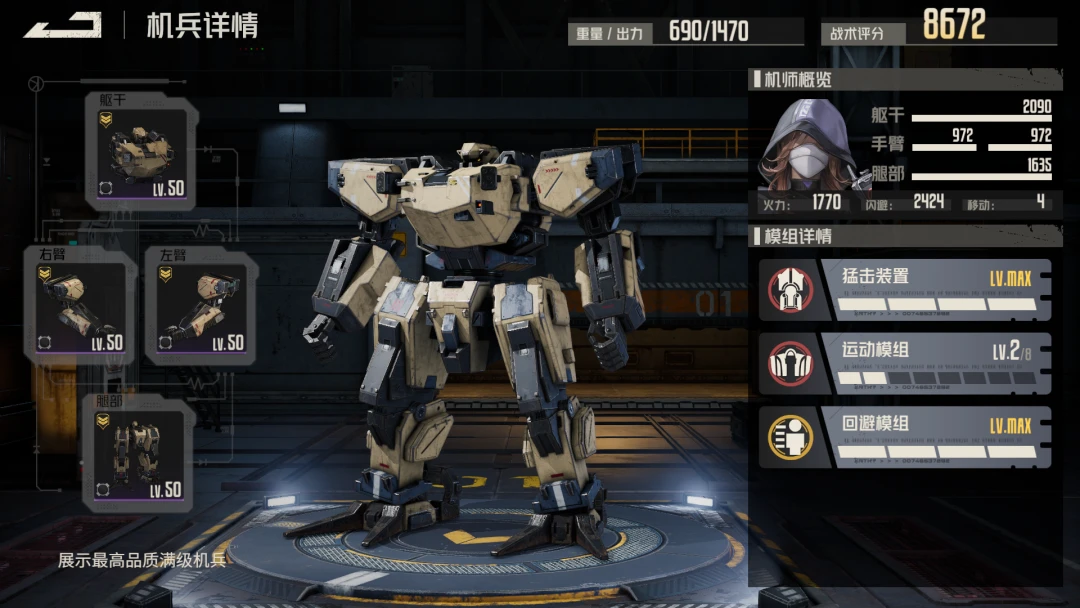Select the 腿部 legs part slot

[140, 453]
